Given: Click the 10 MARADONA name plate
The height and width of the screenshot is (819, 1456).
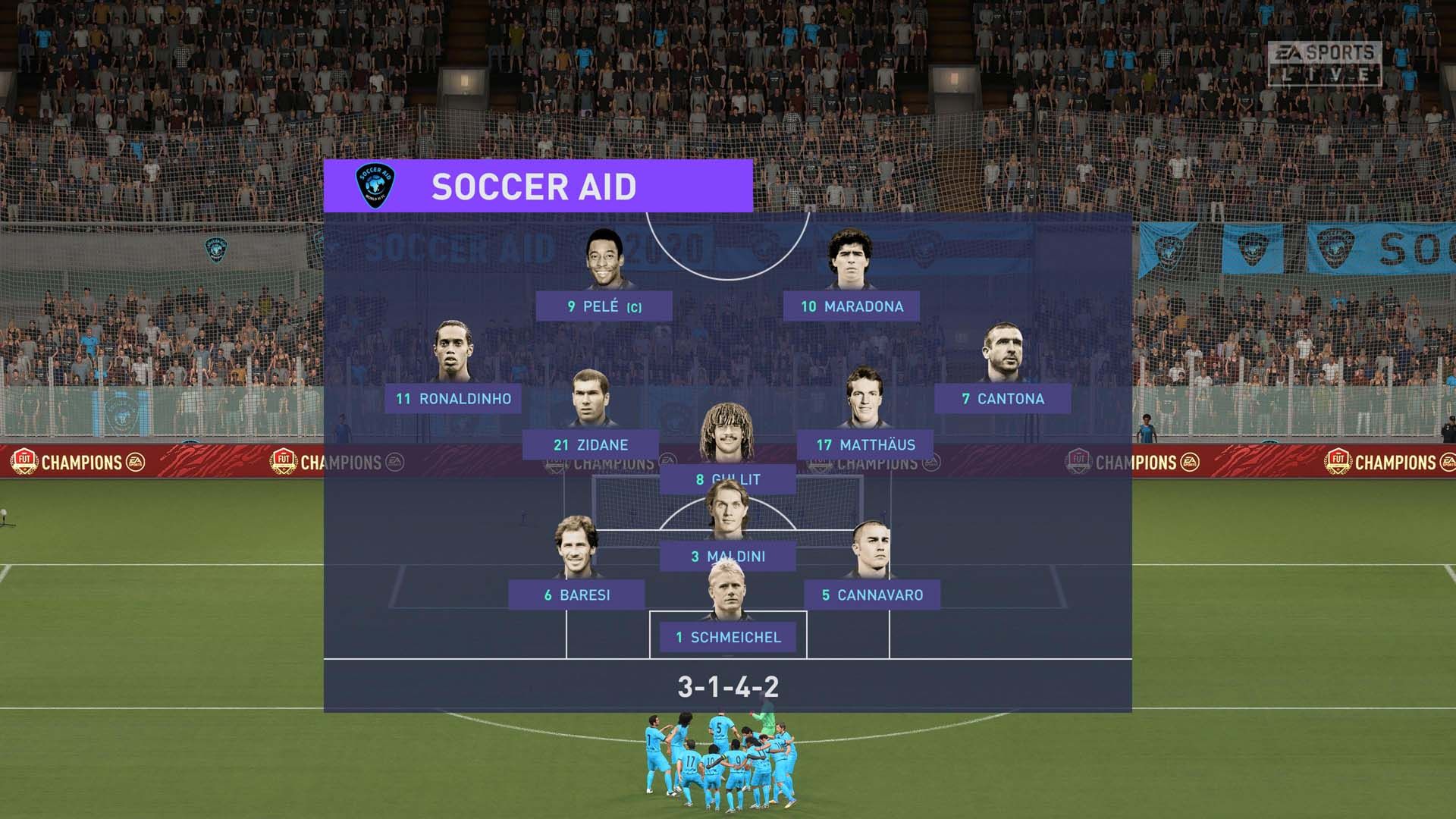Looking at the screenshot, I should coord(853,306).
